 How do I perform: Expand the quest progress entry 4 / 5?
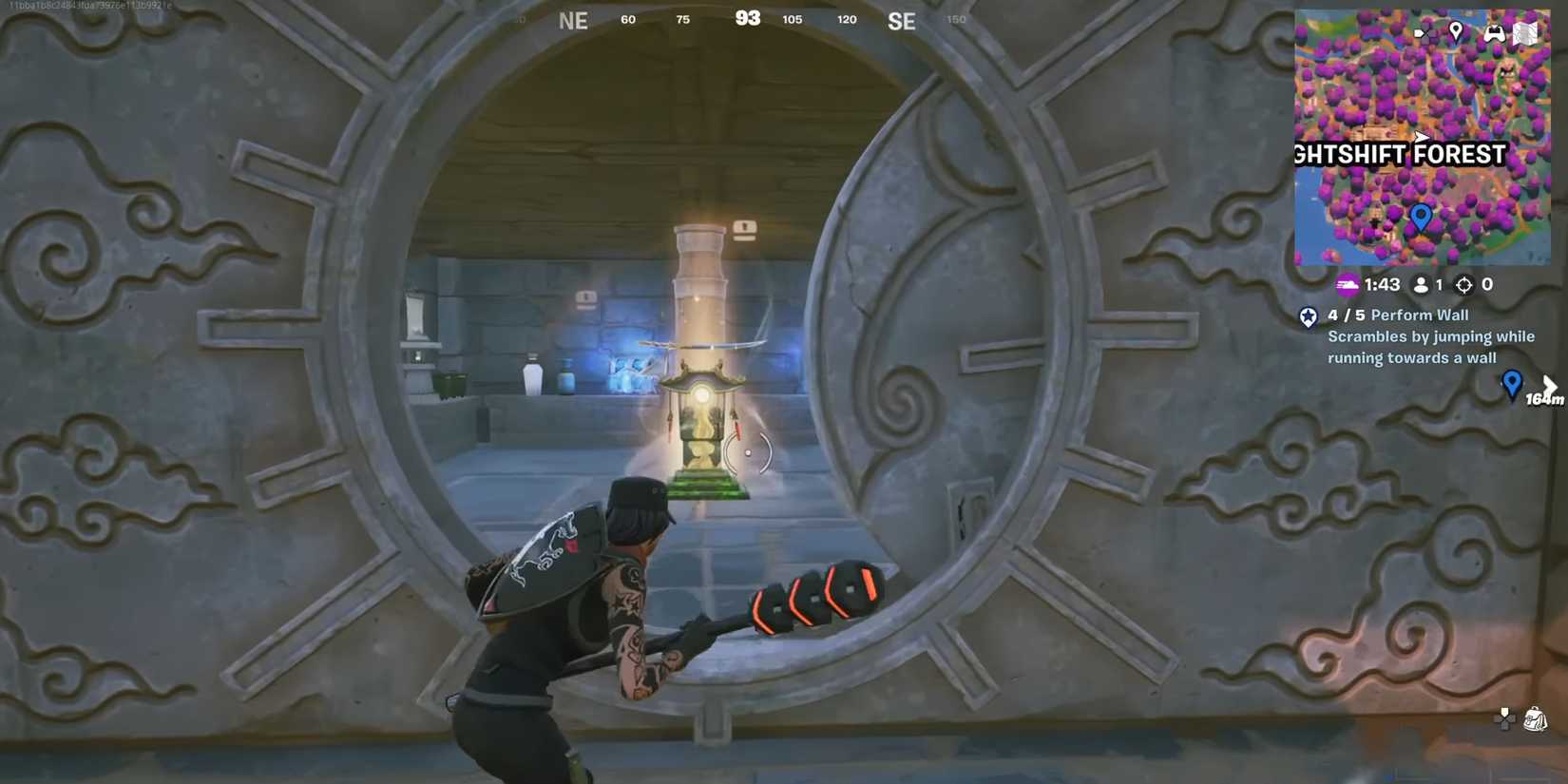(x=1347, y=315)
